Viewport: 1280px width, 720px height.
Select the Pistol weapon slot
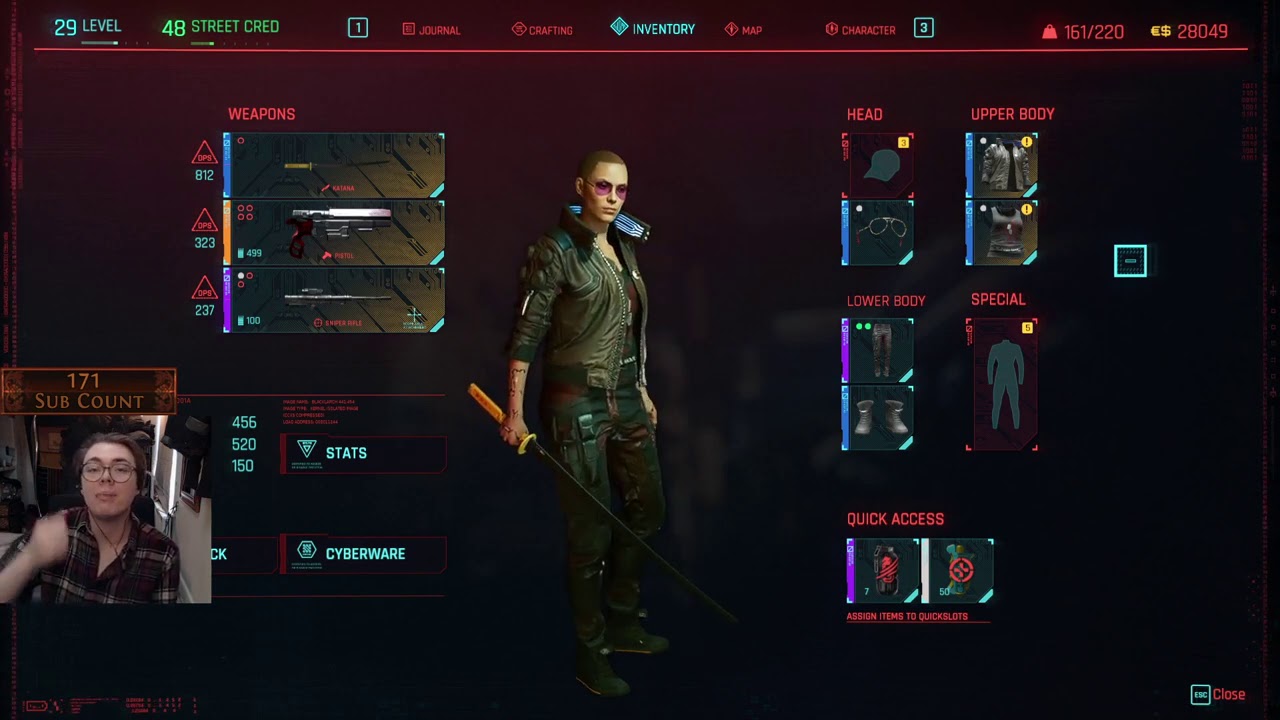click(334, 232)
